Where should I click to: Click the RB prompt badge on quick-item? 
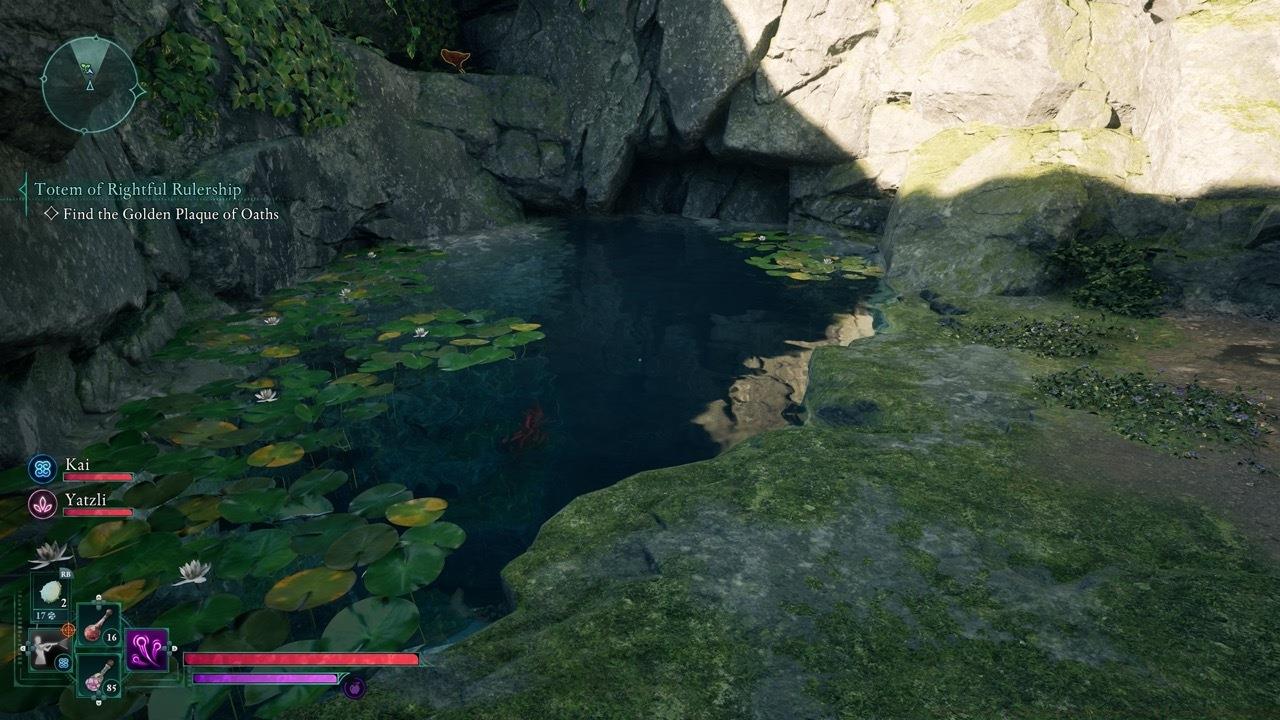coord(66,573)
